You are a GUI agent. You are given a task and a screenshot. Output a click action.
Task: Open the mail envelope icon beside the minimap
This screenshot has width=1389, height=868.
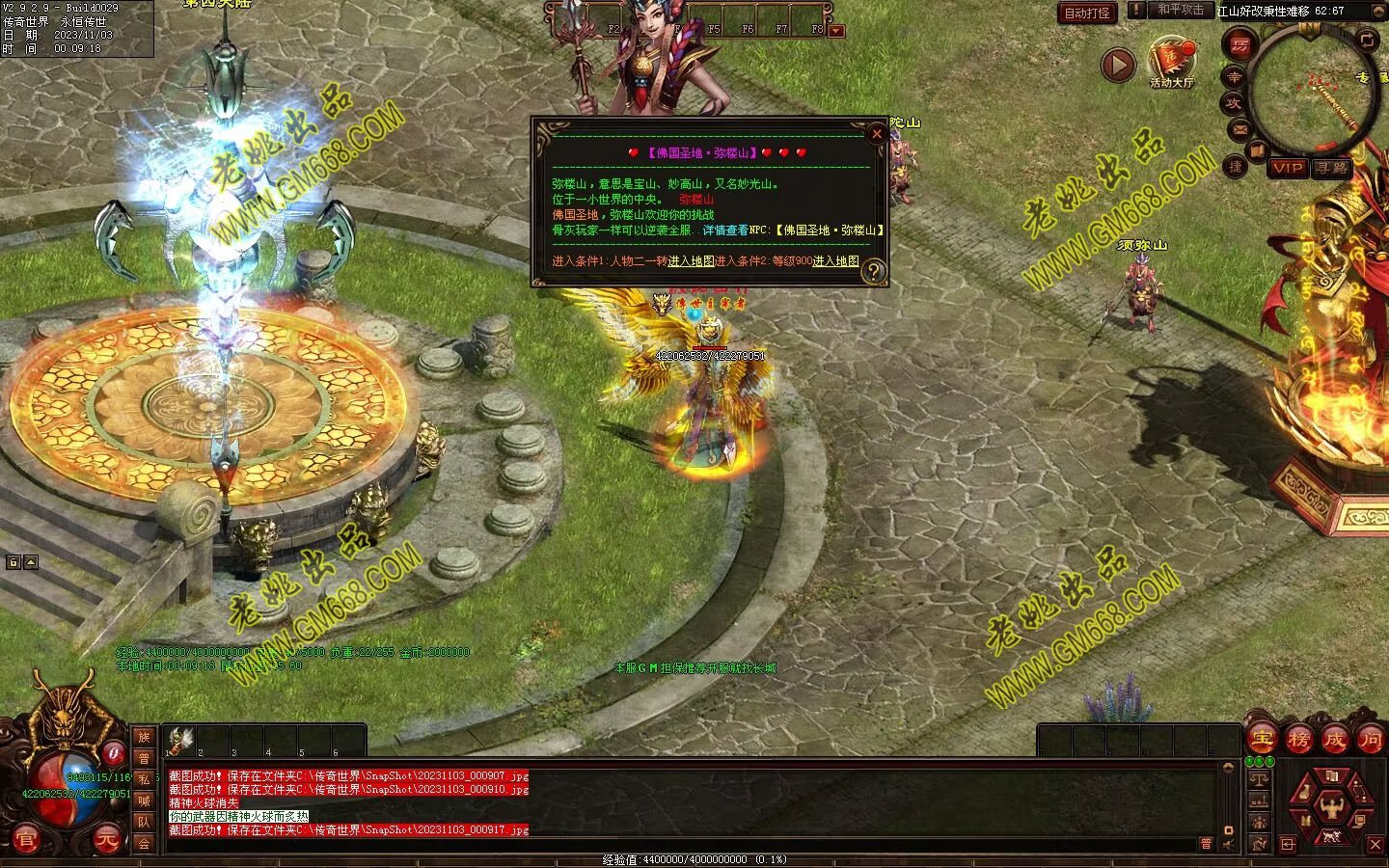[x=1239, y=128]
